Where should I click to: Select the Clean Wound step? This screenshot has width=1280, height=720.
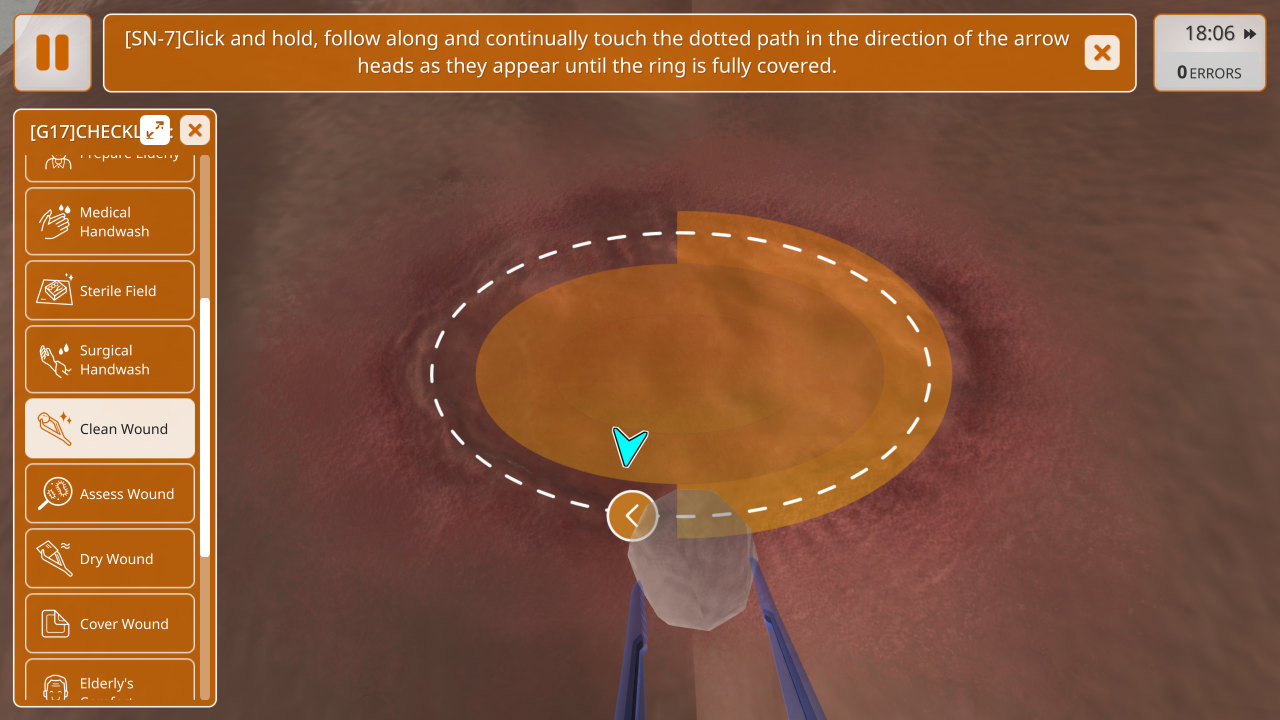(x=110, y=429)
